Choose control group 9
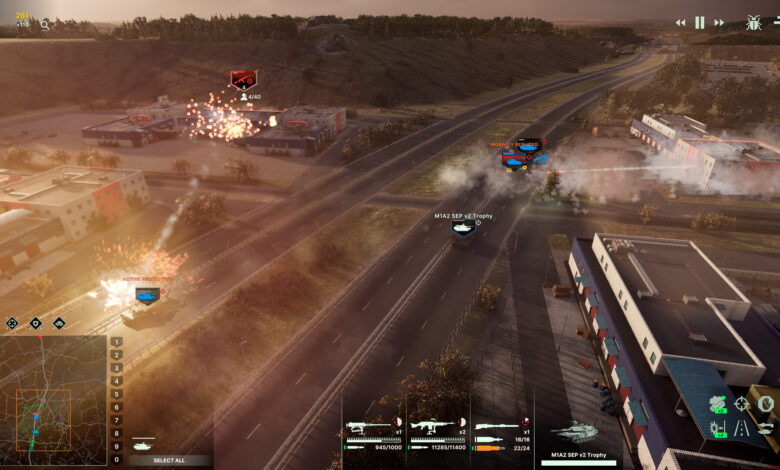 [x=117, y=446]
